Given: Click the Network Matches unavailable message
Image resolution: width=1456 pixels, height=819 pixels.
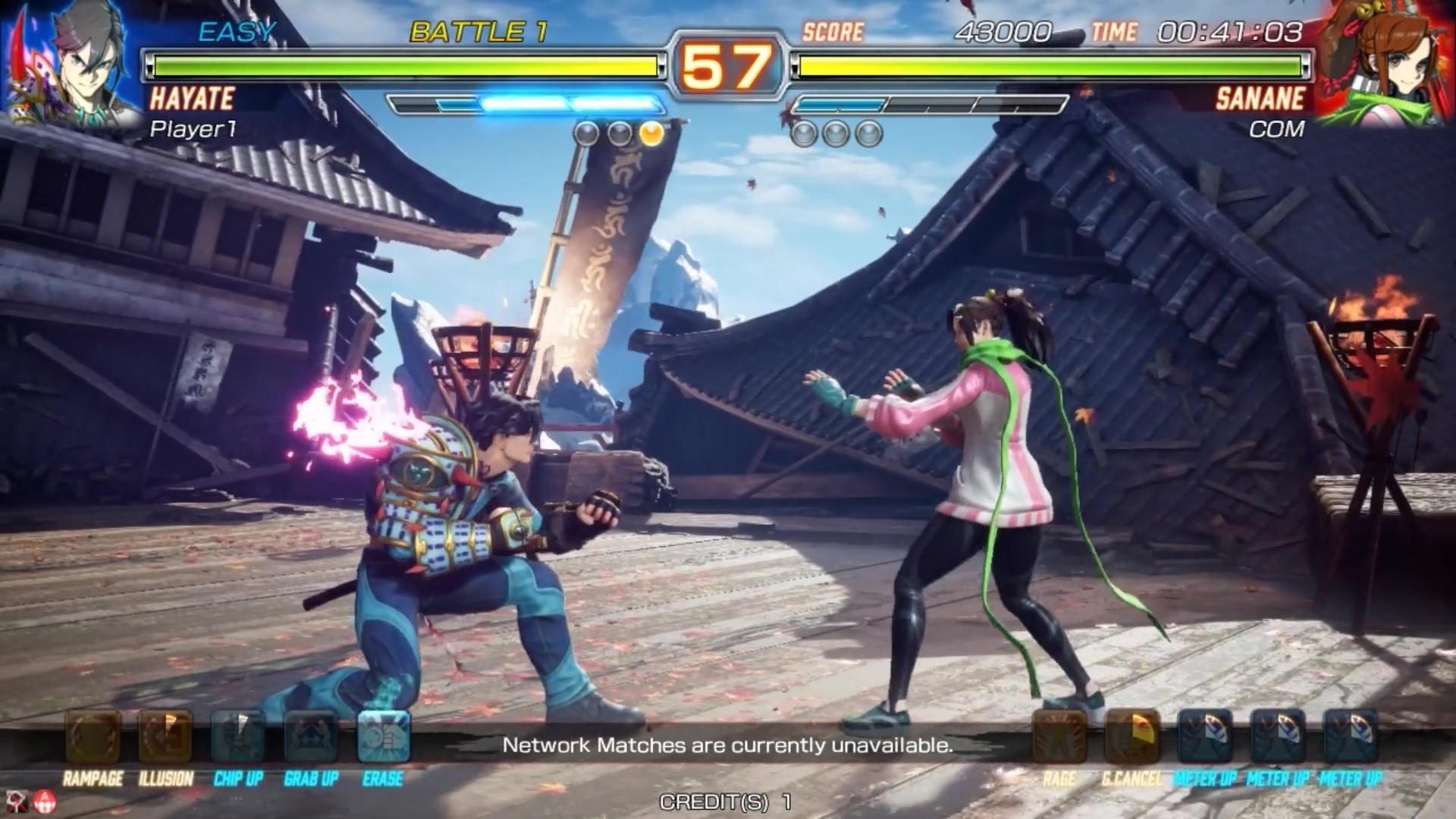Looking at the screenshot, I should pyautogui.click(x=728, y=745).
